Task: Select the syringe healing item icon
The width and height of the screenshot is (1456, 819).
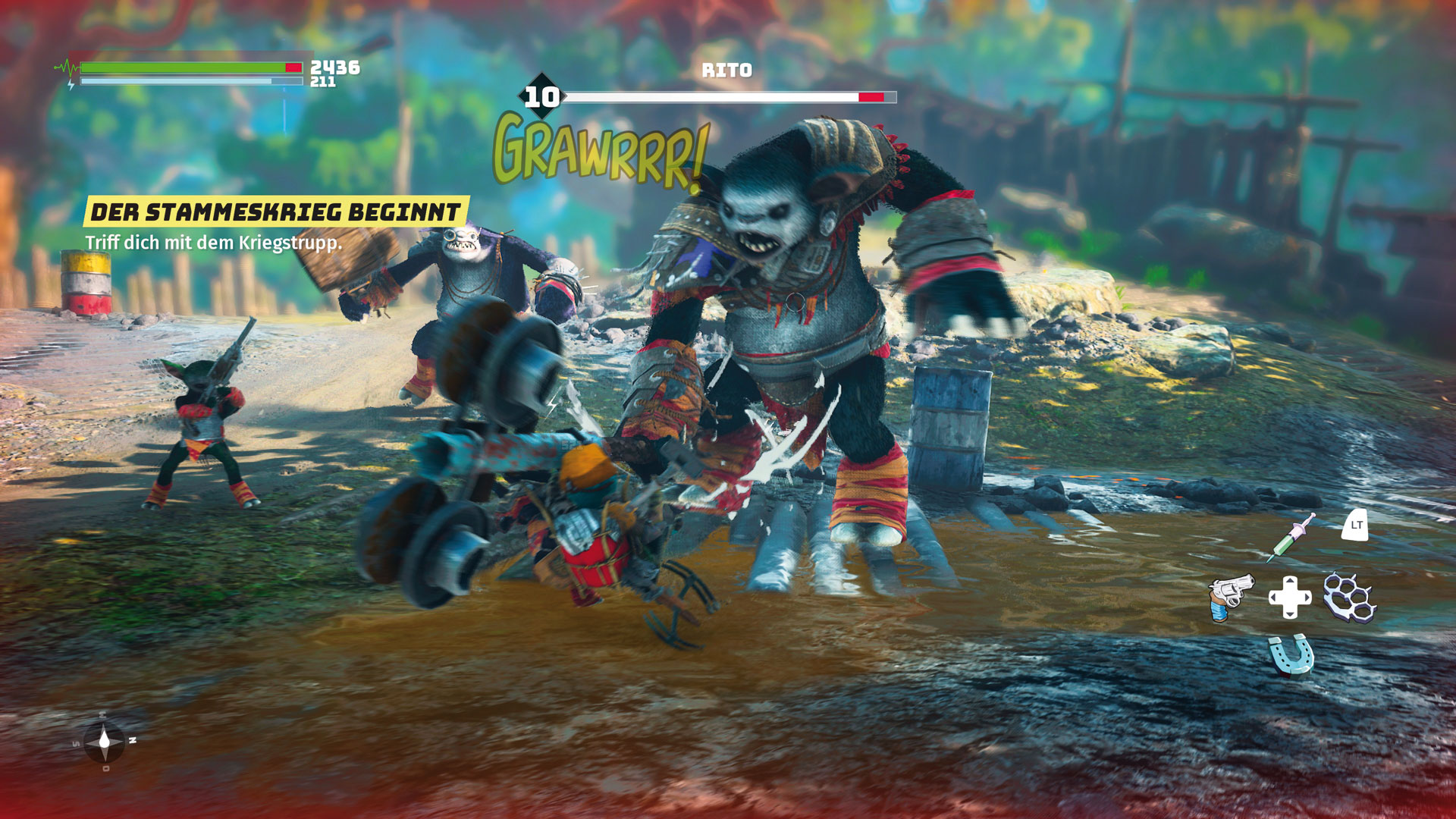Action: (1291, 537)
